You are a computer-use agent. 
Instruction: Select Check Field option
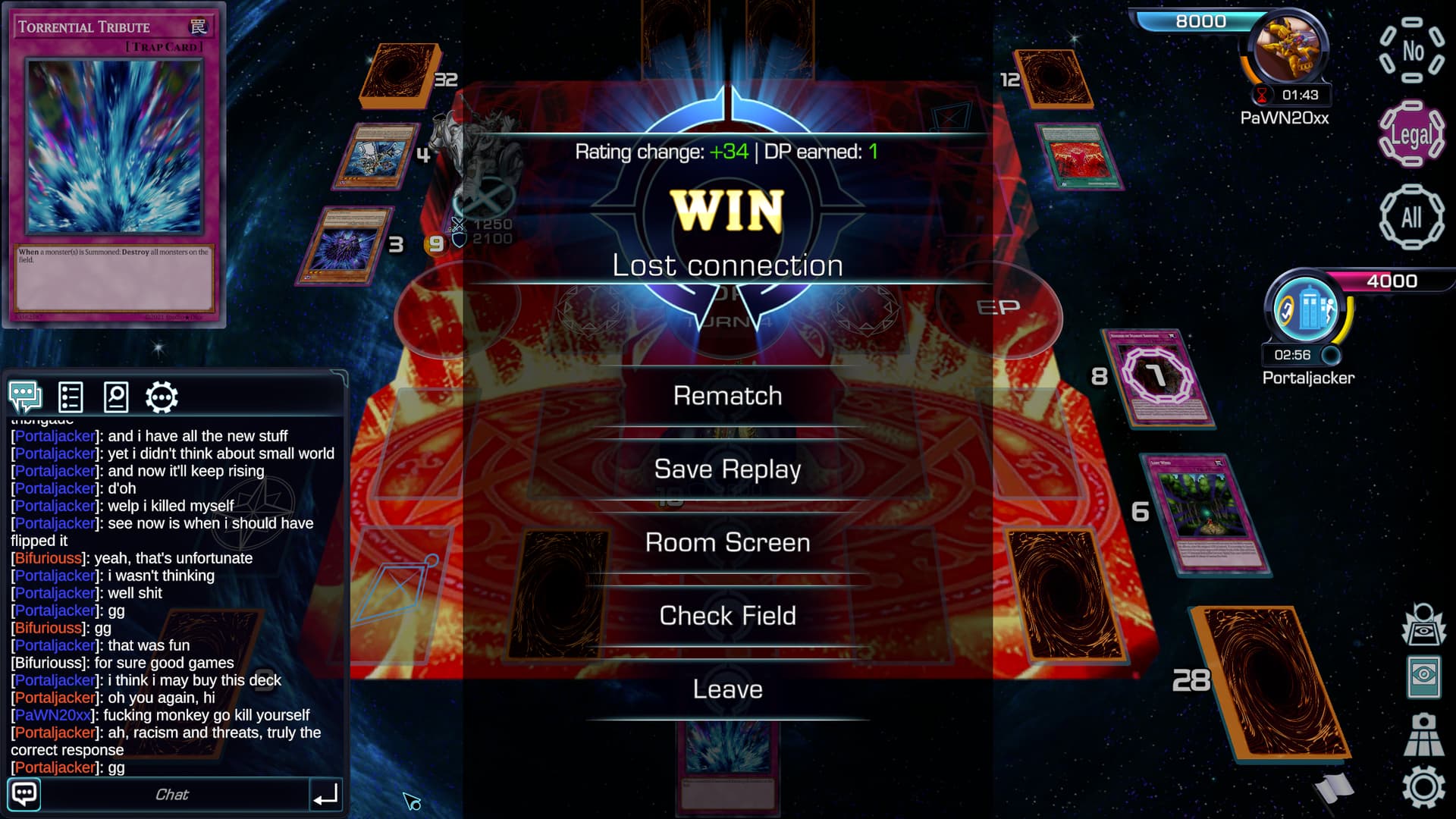click(727, 616)
